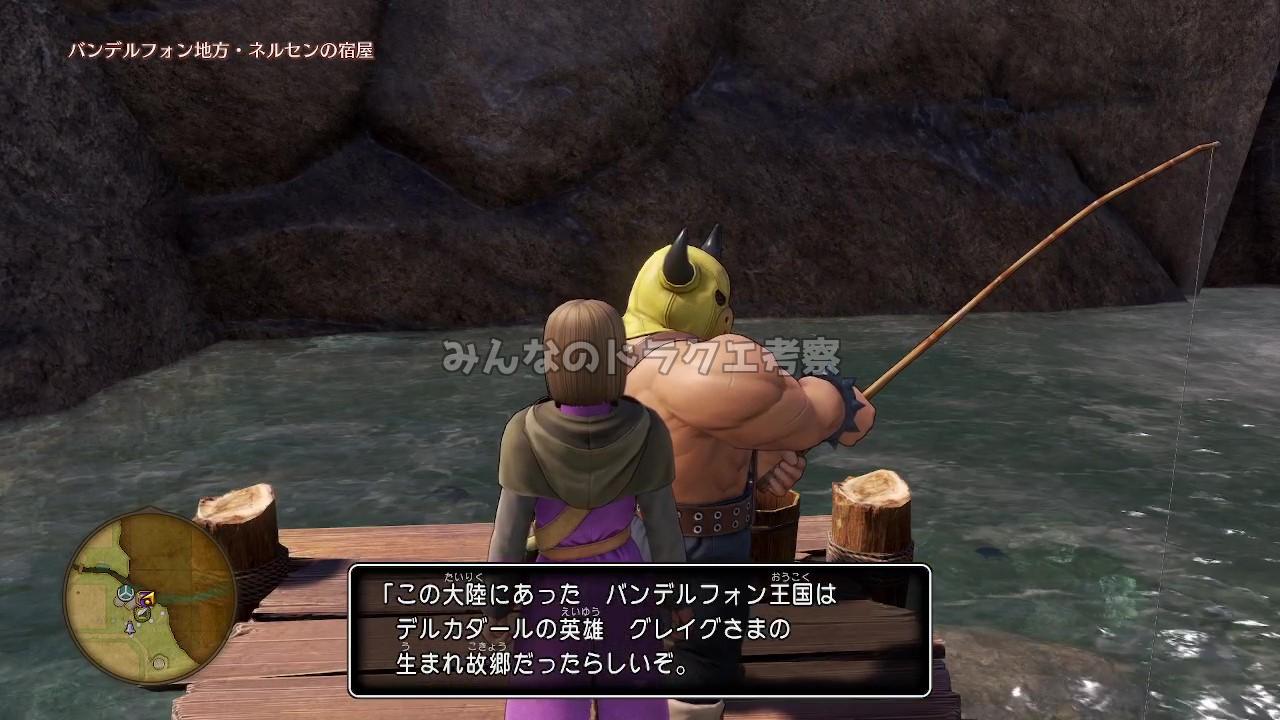1280x720 pixels.
Task: Click the grey cave entrance circle on the minimap
Action: (x=160, y=662)
